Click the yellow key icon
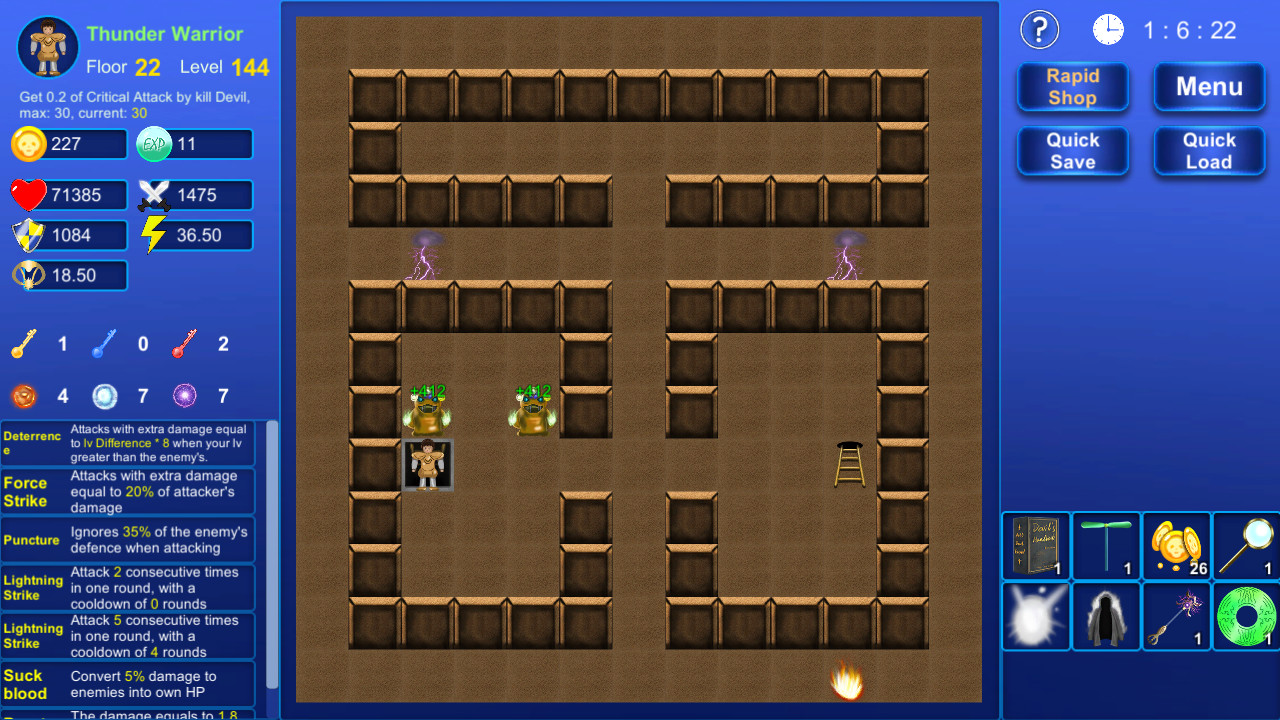Viewport: 1280px width, 720px height. pyautogui.click(x=27, y=343)
